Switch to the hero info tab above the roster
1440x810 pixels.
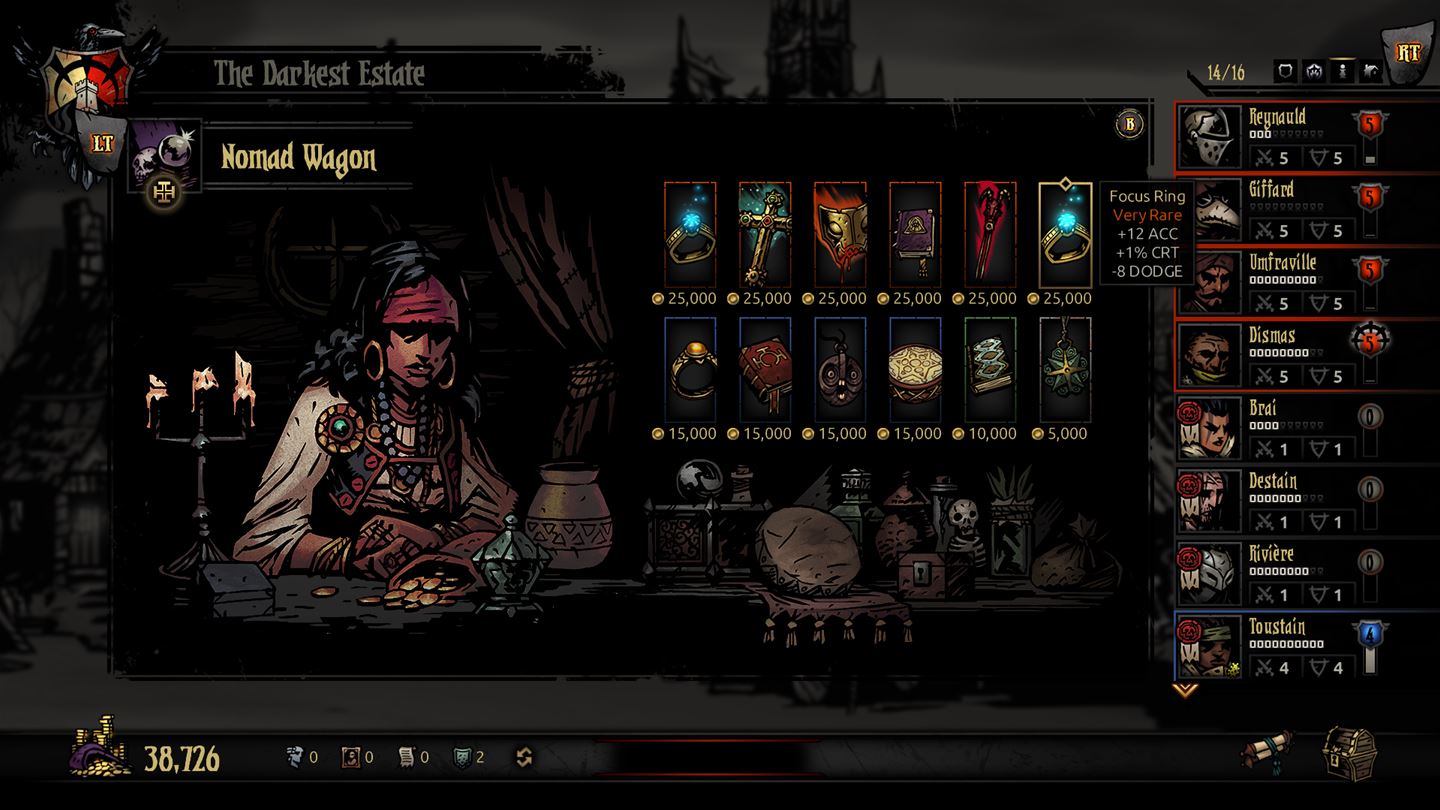tap(1343, 70)
